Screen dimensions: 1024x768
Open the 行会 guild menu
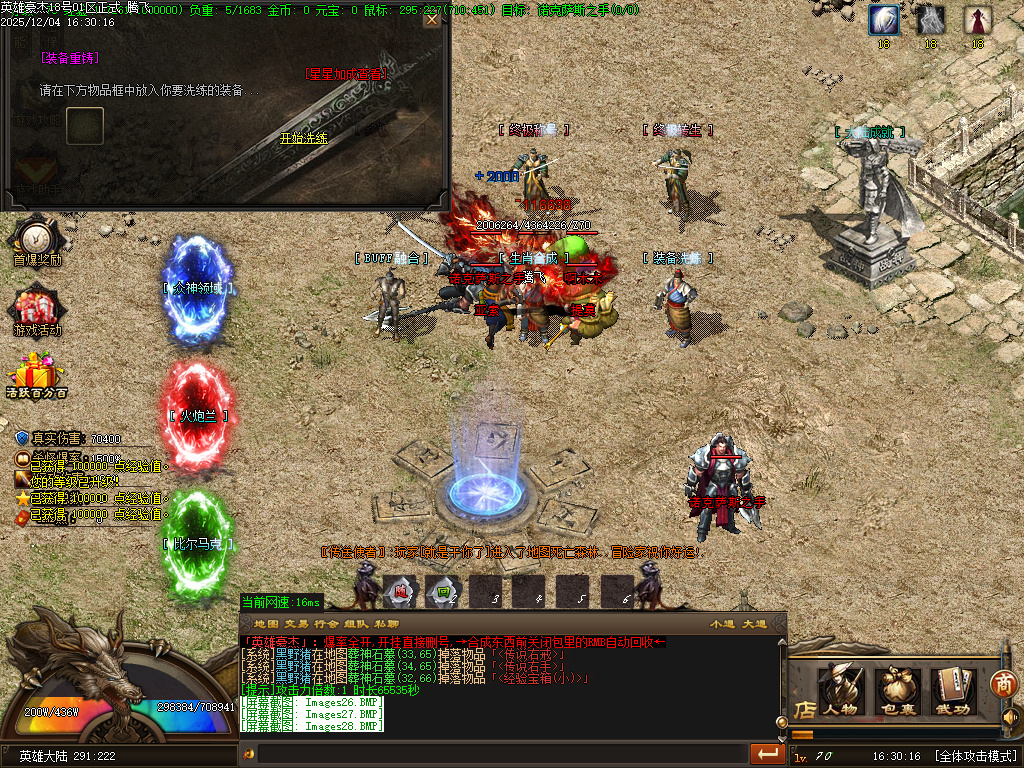326,623
